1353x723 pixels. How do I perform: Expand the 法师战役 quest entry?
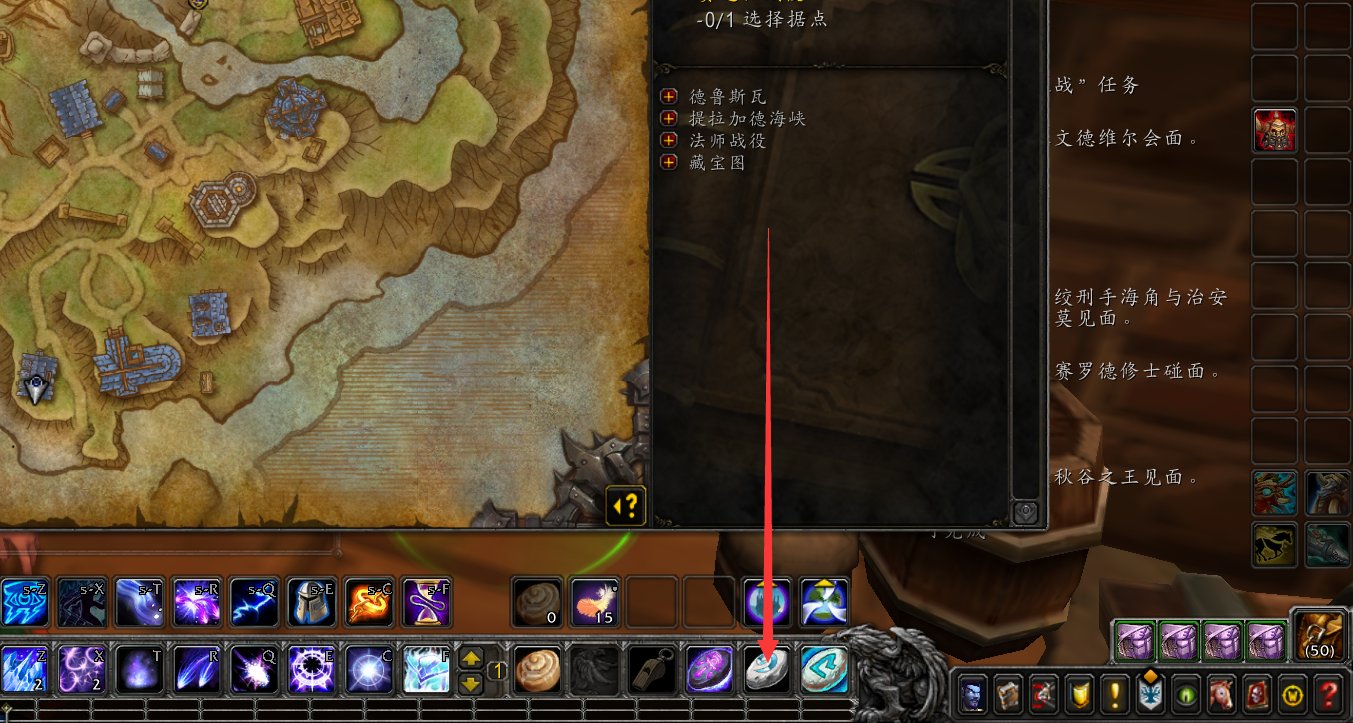point(668,138)
